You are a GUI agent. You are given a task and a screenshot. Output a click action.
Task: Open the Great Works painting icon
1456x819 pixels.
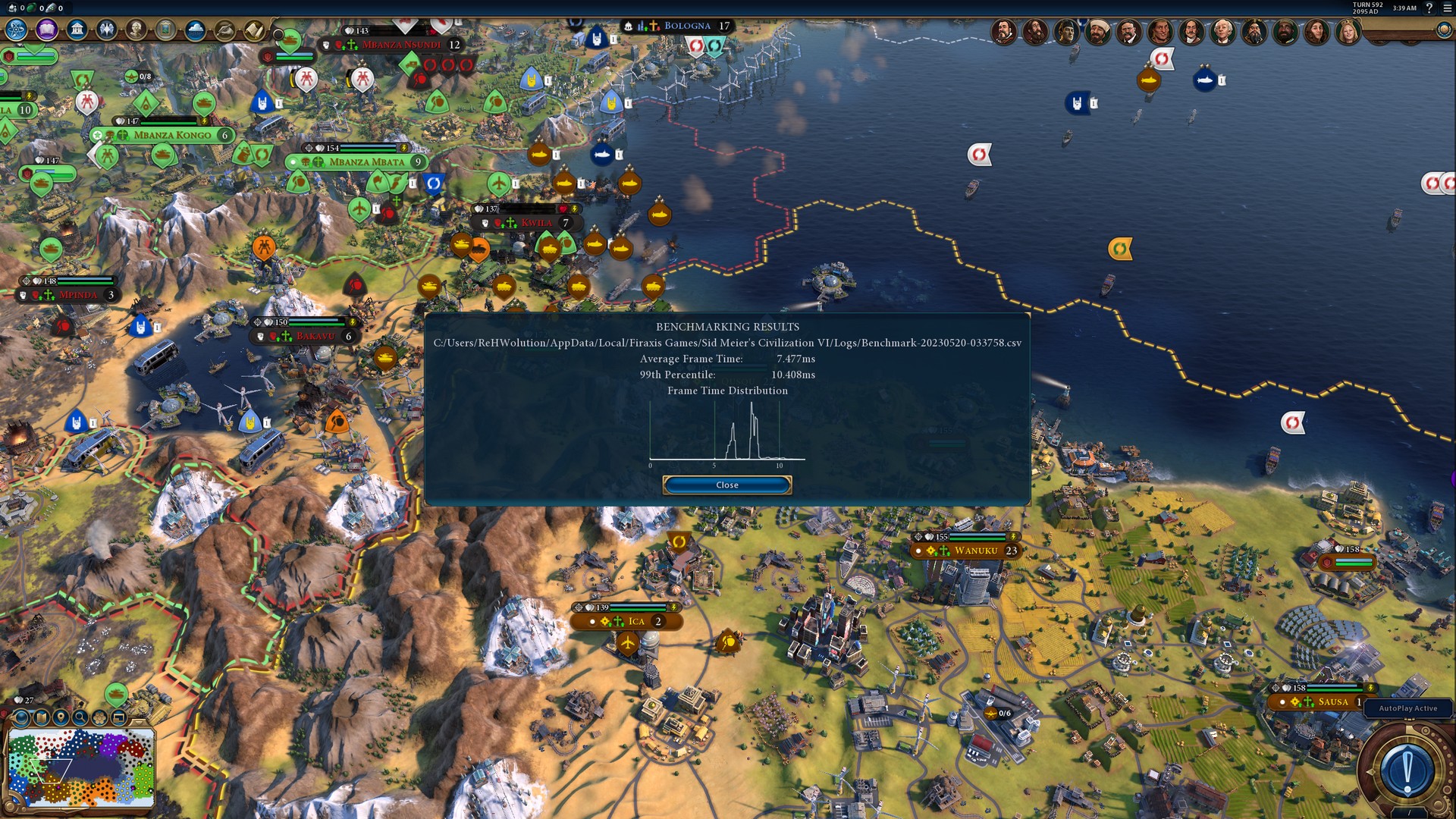(165, 30)
